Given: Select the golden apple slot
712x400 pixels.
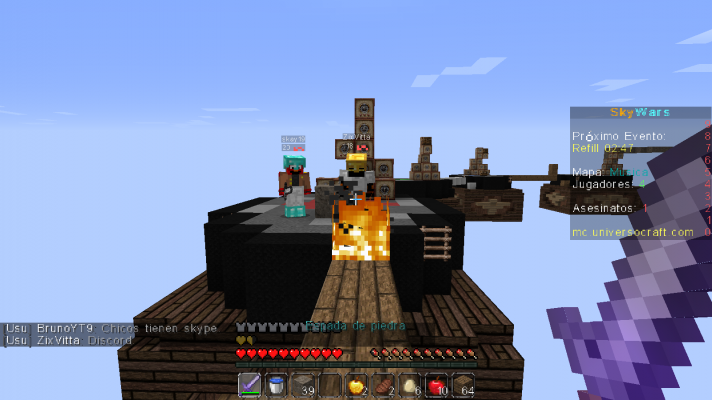Looking at the screenshot, I should pos(356,385).
